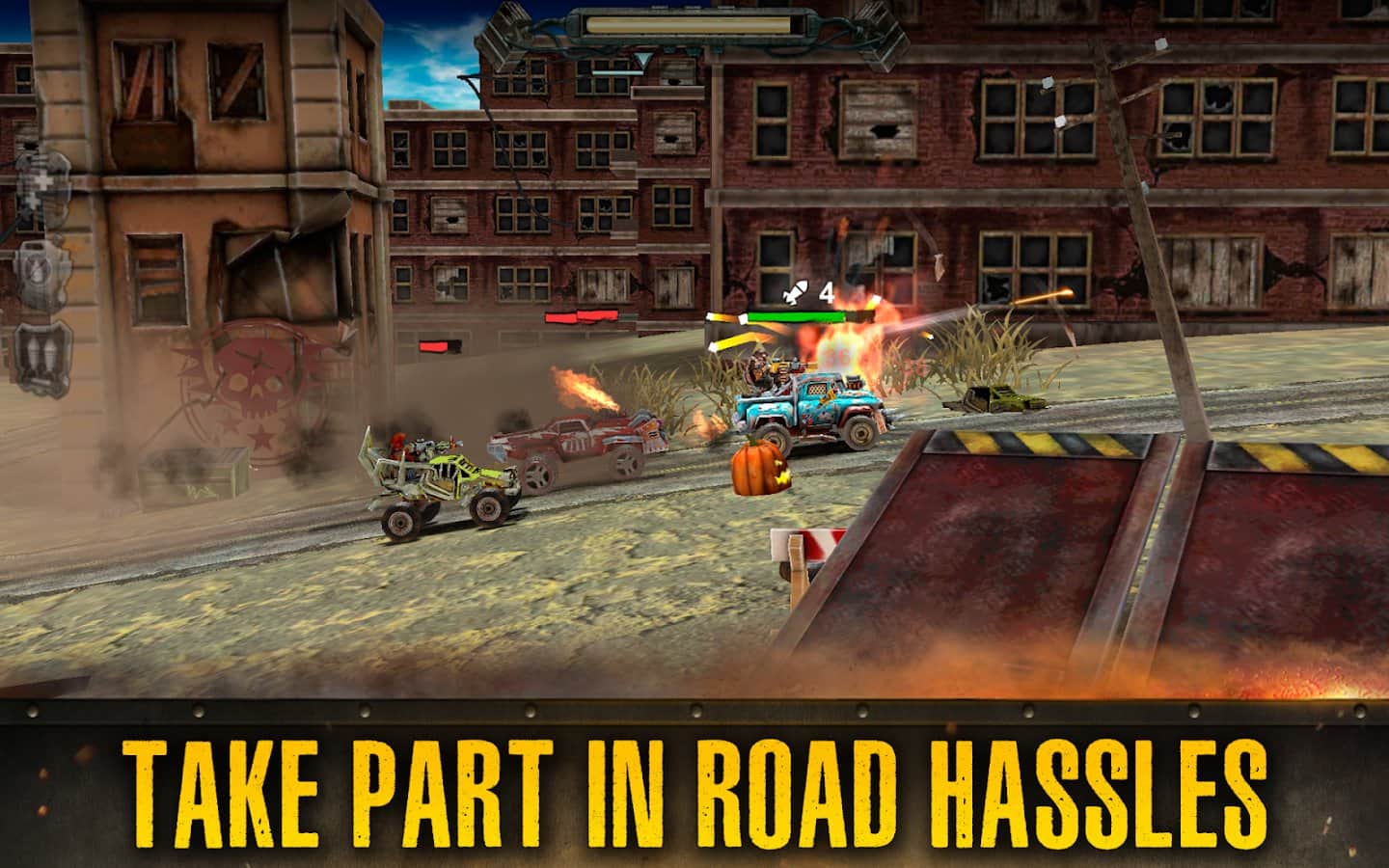Click the rocket projectile icon above the truck
Image resolution: width=1389 pixels, height=868 pixels.
point(794,292)
